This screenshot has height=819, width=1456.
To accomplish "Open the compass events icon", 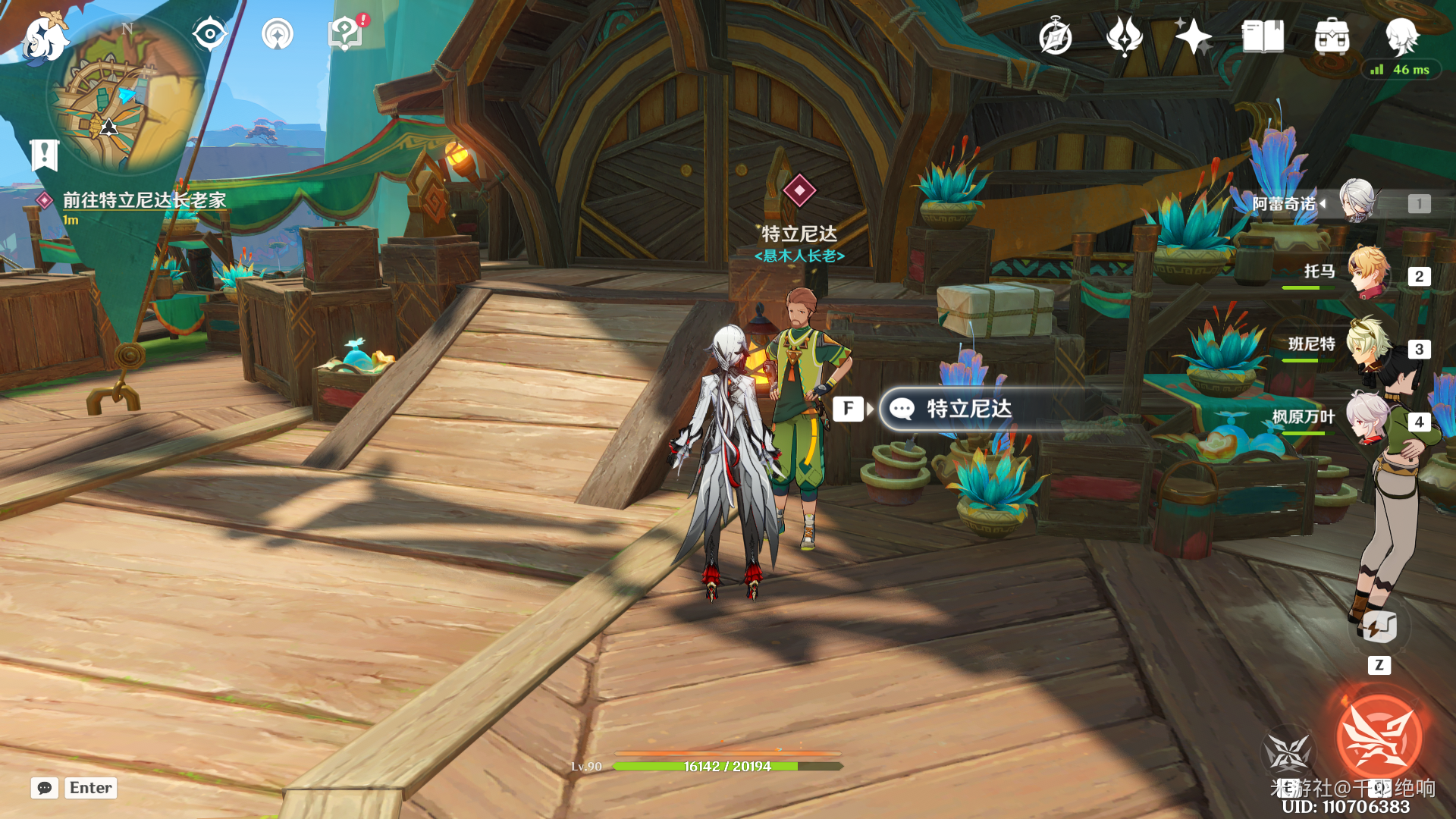I will pos(1055,36).
